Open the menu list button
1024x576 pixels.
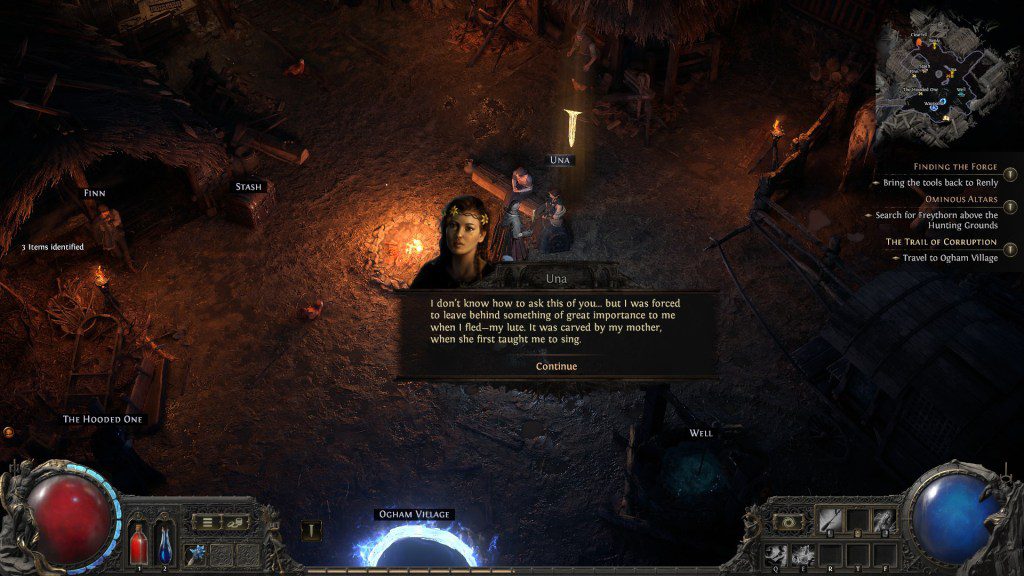click(x=208, y=521)
